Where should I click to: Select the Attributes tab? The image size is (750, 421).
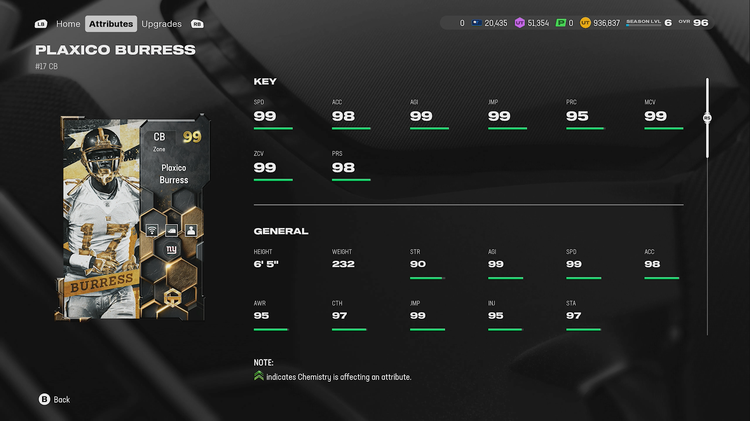pos(111,23)
